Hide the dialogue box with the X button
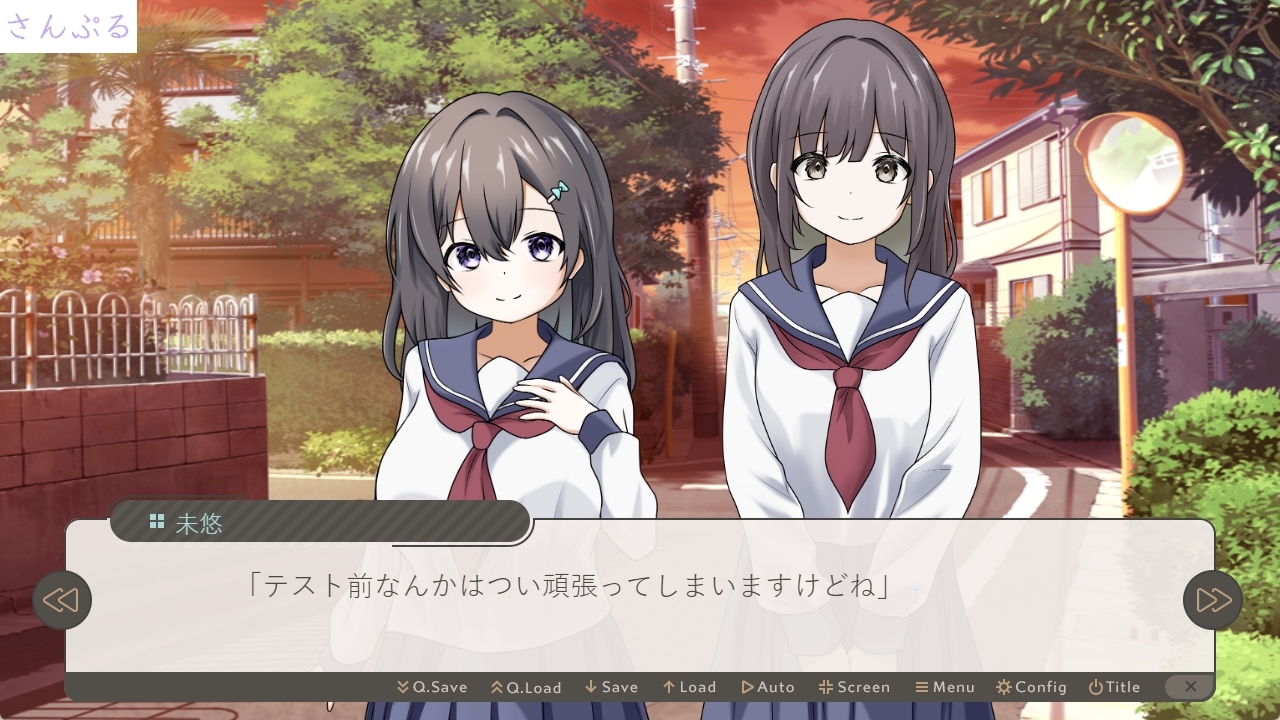 pos(1190,687)
